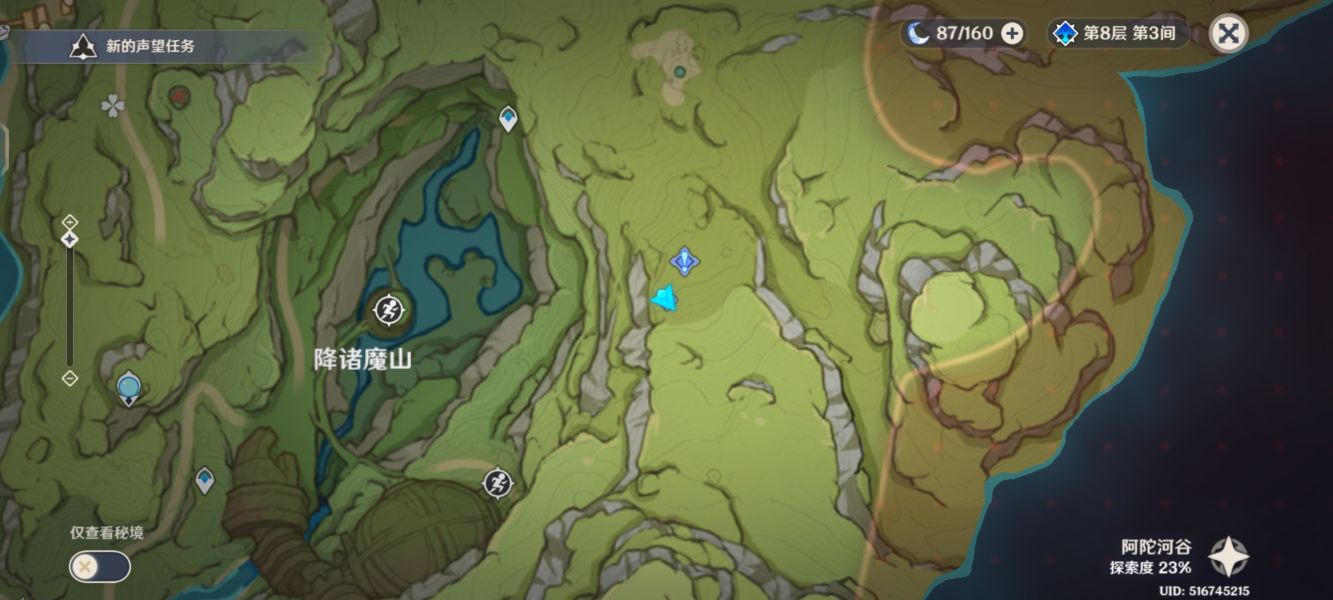Select the blue orb marker below zoom slider
The image size is (1333, 600).
128,387
